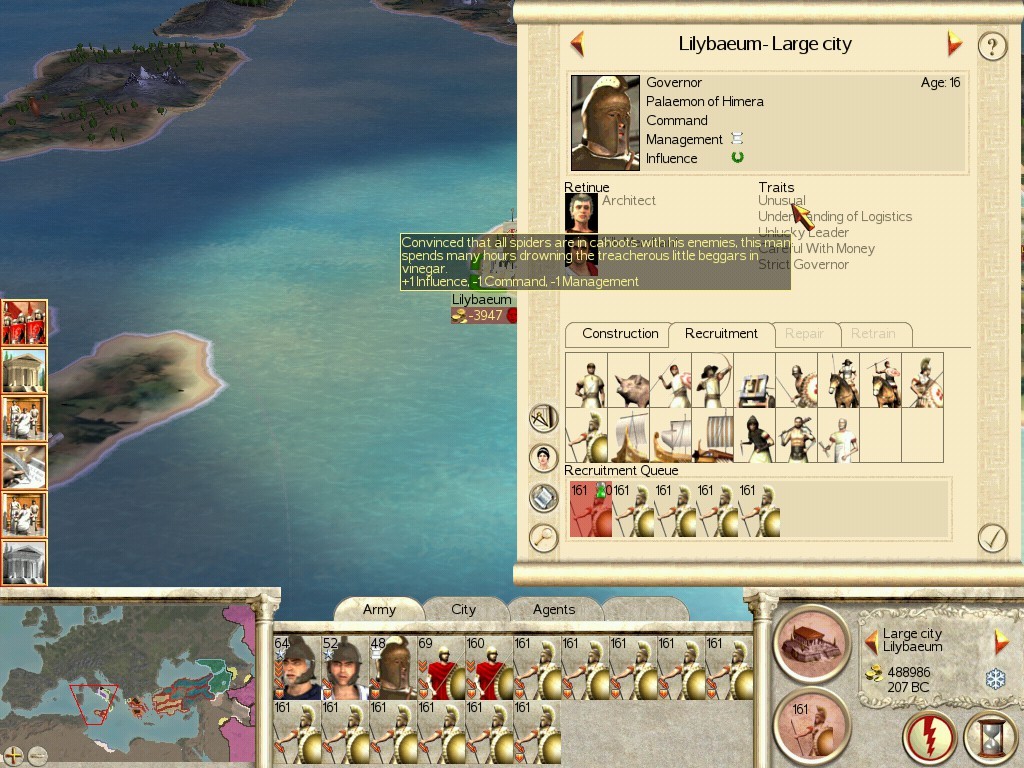Click the governor's helmeted portrait

(x=605, y=123)
